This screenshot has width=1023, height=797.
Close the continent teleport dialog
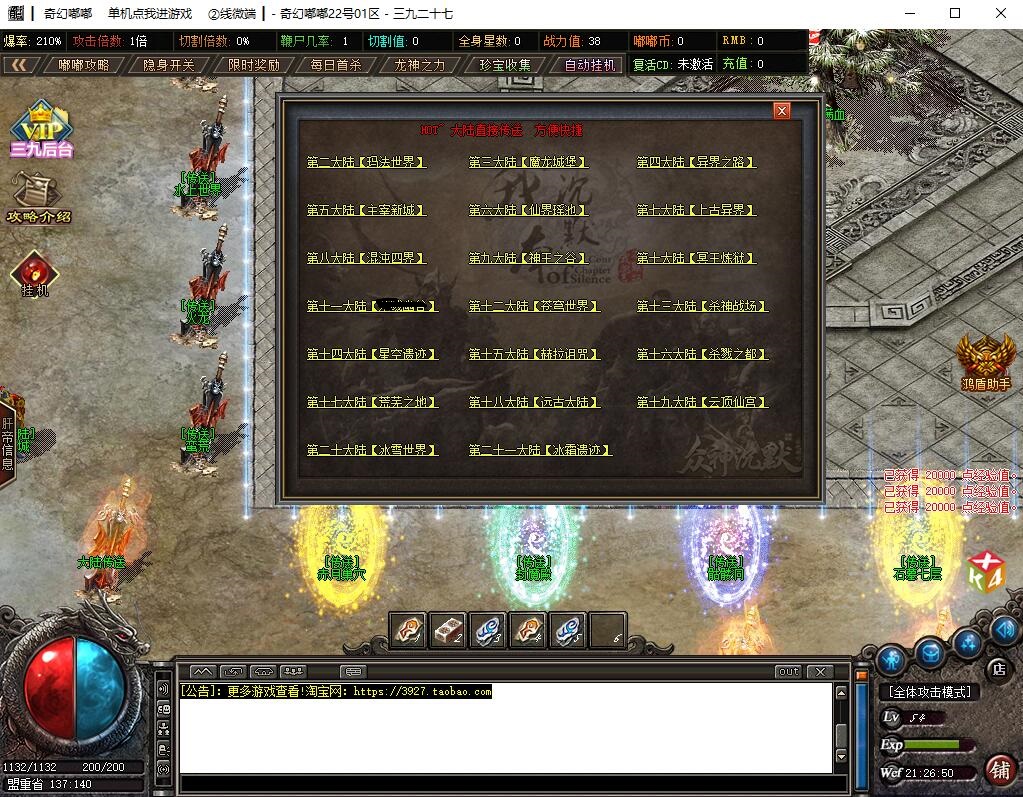782,111
